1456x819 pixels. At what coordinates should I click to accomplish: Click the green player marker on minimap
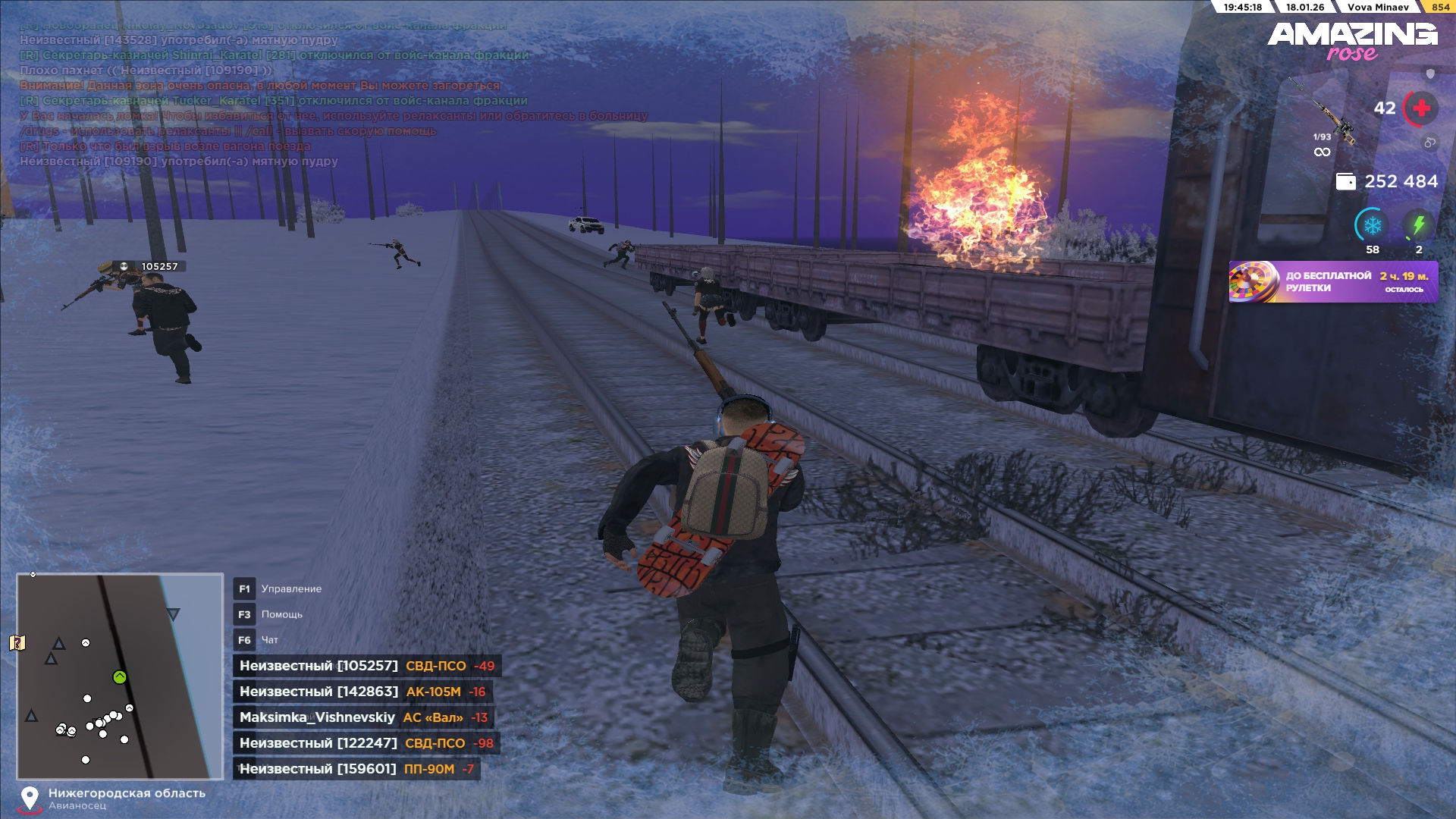(x=120, y=677)
